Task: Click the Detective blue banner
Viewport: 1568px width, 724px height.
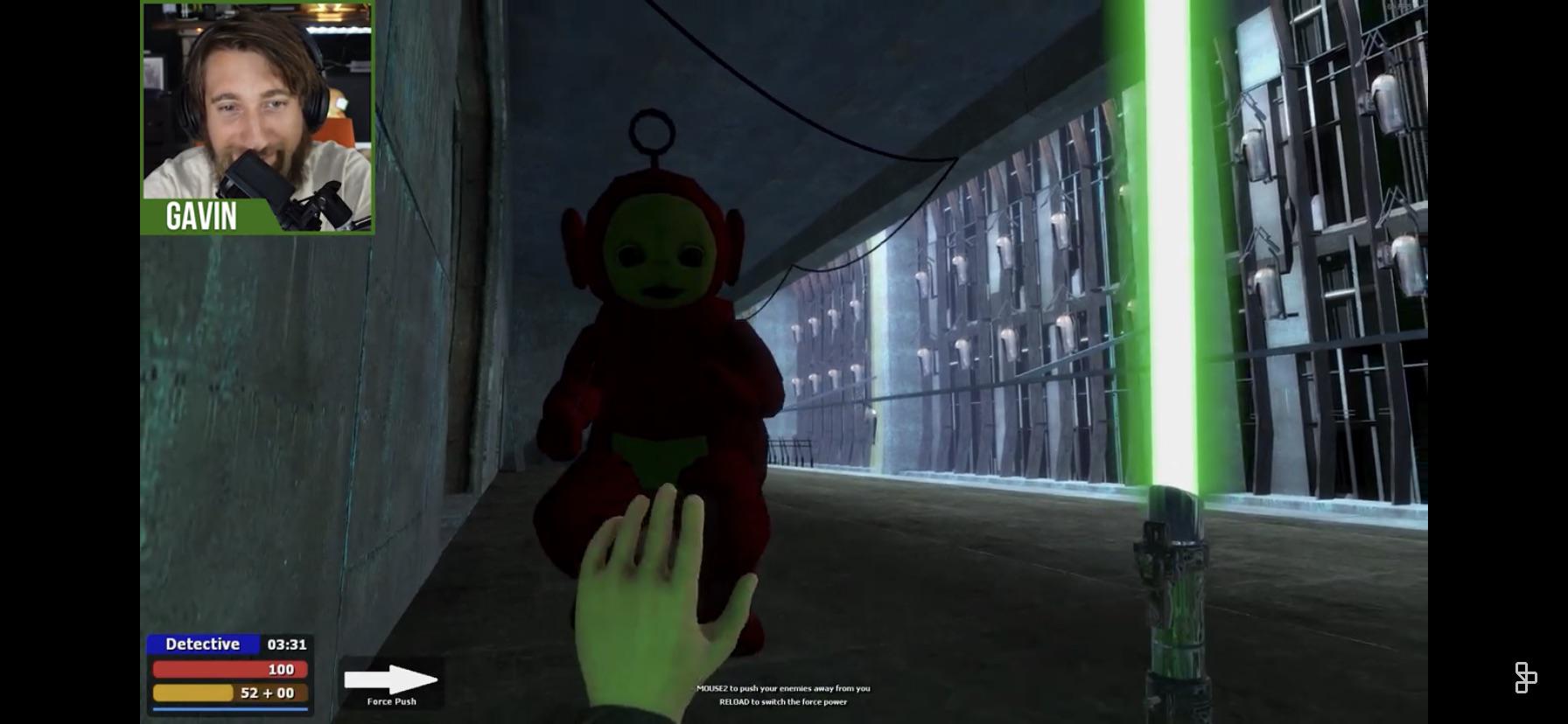Action: [203, 644]
